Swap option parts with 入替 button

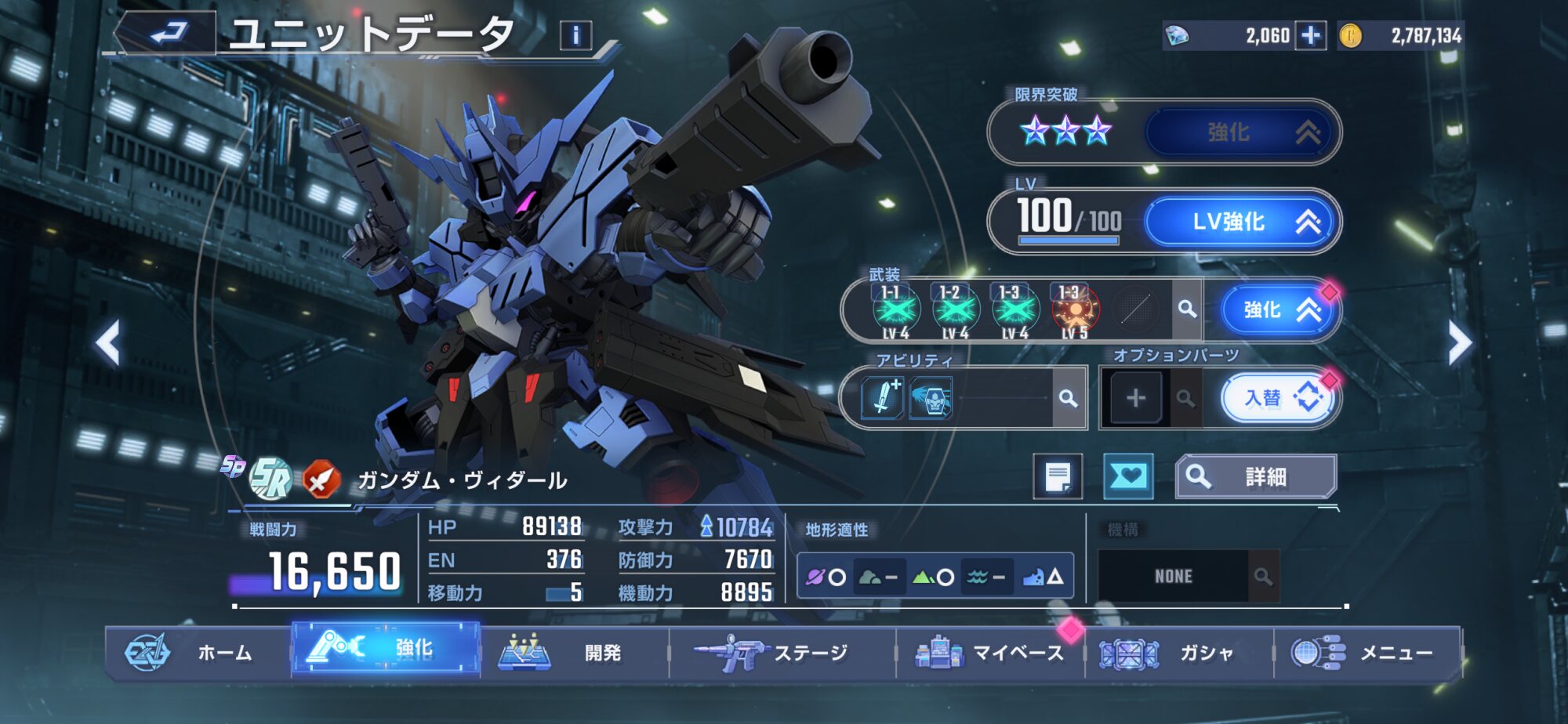(x=1278, y=398)
